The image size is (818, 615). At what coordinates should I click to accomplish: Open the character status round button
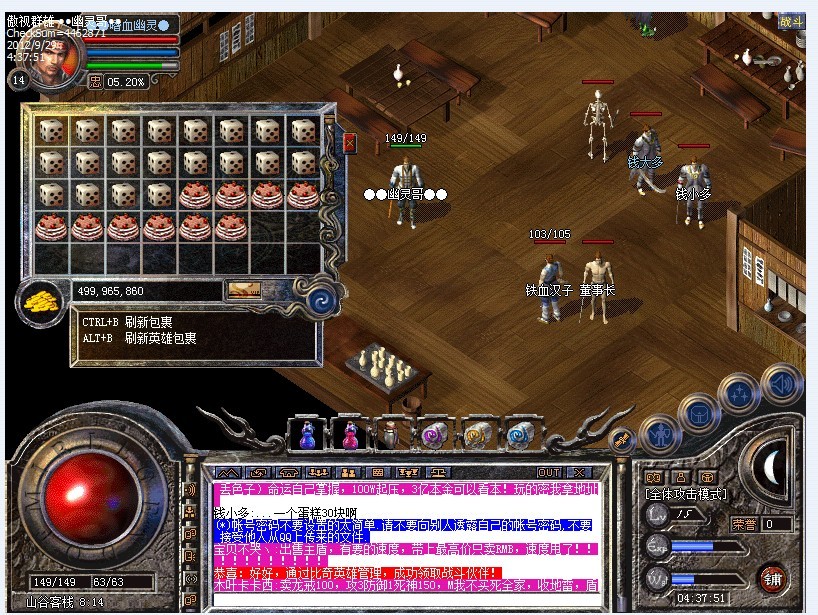[659, 433]
